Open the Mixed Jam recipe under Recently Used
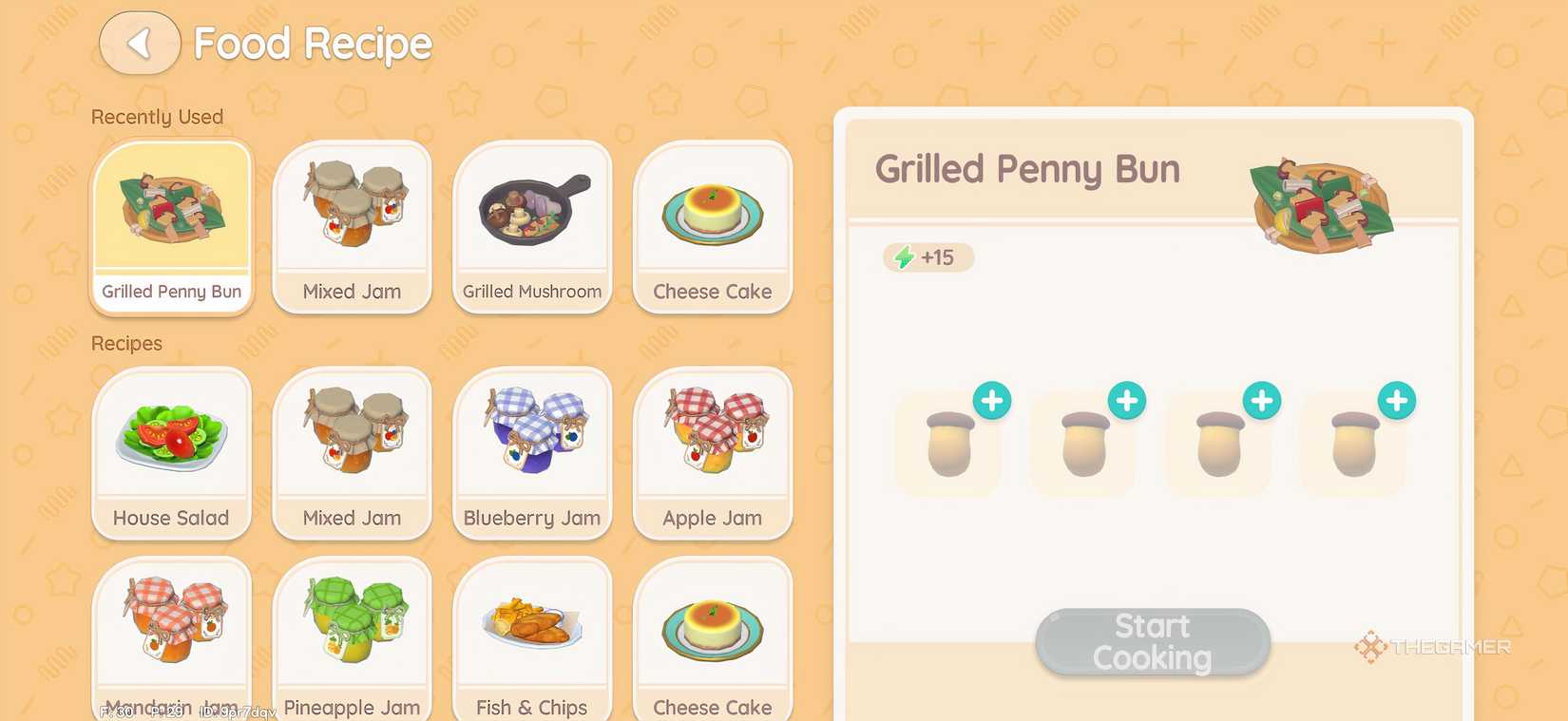1568x721 pixels. [352, 226]
